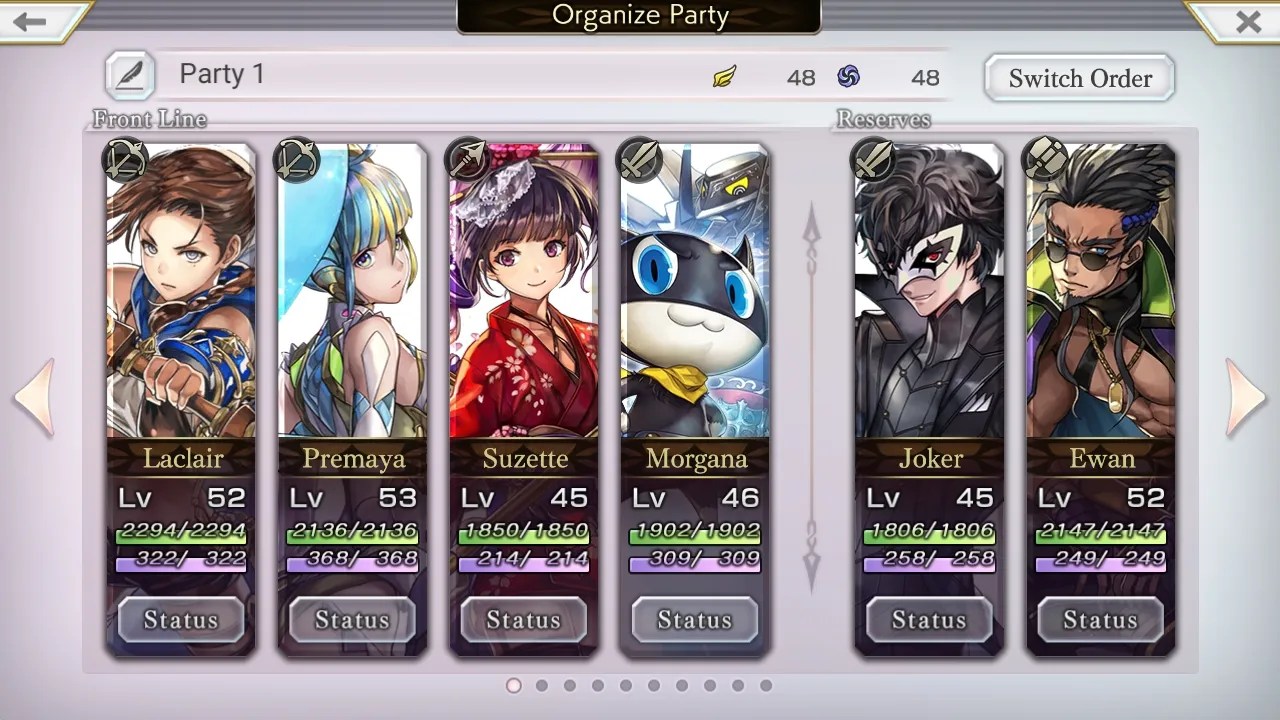Viewport: 1280px width, 720px height.
Task: View Premaya's Status
Action: (x=352, y=620)
